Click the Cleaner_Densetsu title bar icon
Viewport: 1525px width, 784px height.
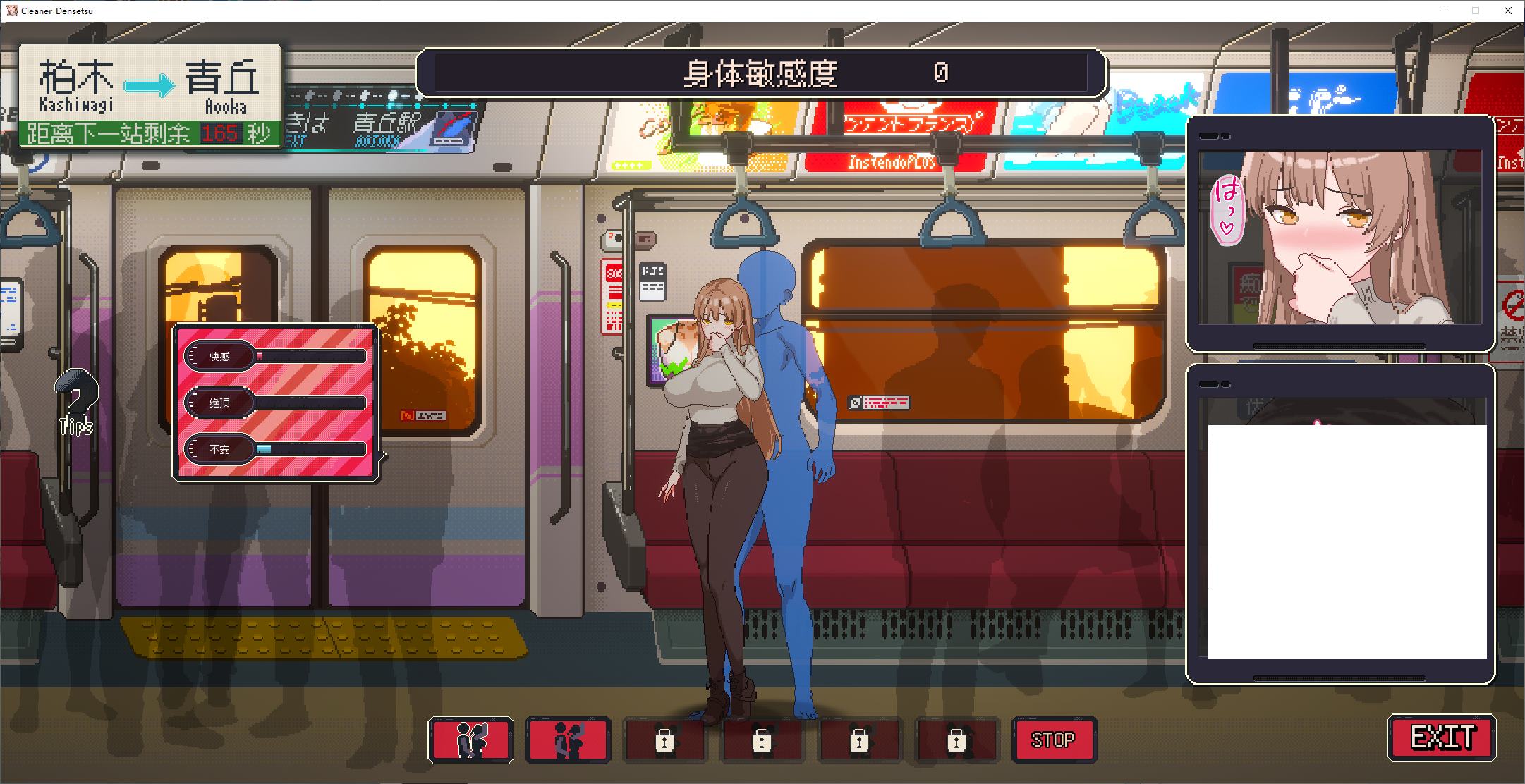[11, 11]
